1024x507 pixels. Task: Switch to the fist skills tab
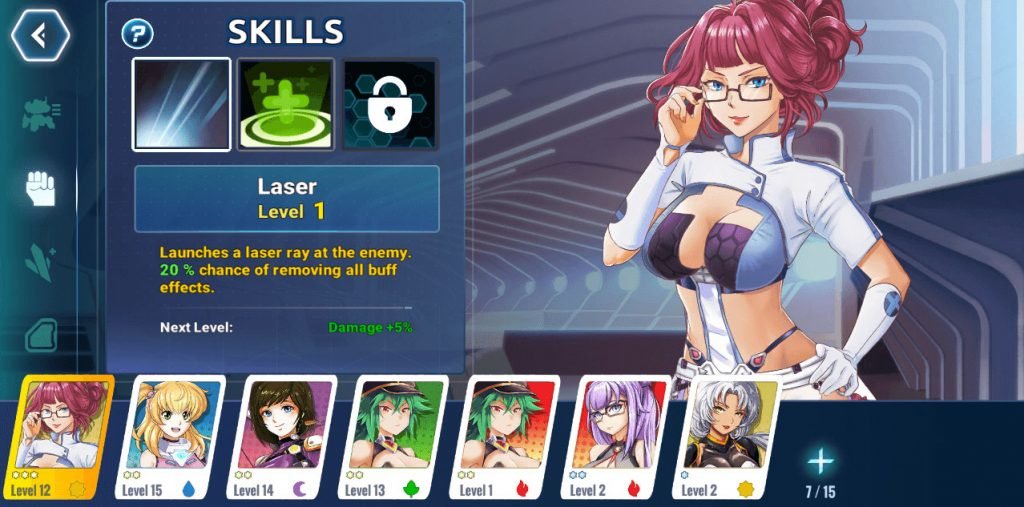point(40,188)
